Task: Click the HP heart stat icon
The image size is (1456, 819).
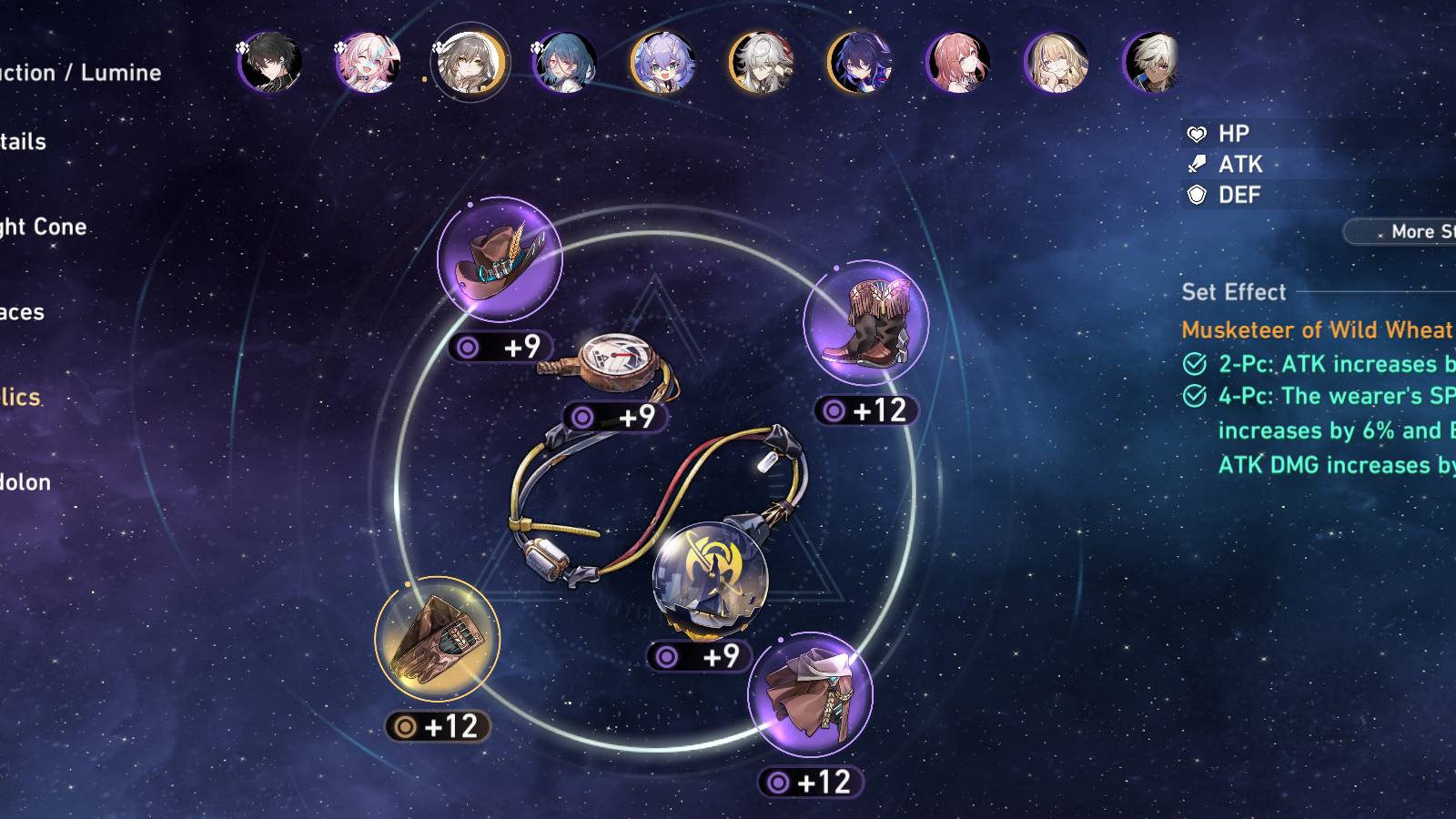Action: click(x=1196, y=134)
